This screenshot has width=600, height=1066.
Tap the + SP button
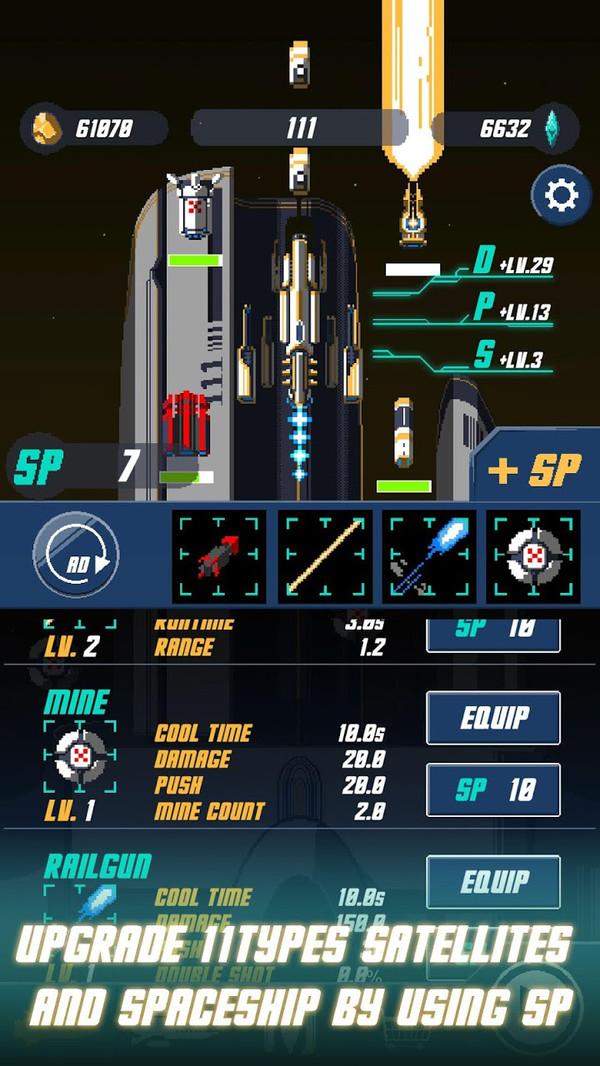(535, 470)
